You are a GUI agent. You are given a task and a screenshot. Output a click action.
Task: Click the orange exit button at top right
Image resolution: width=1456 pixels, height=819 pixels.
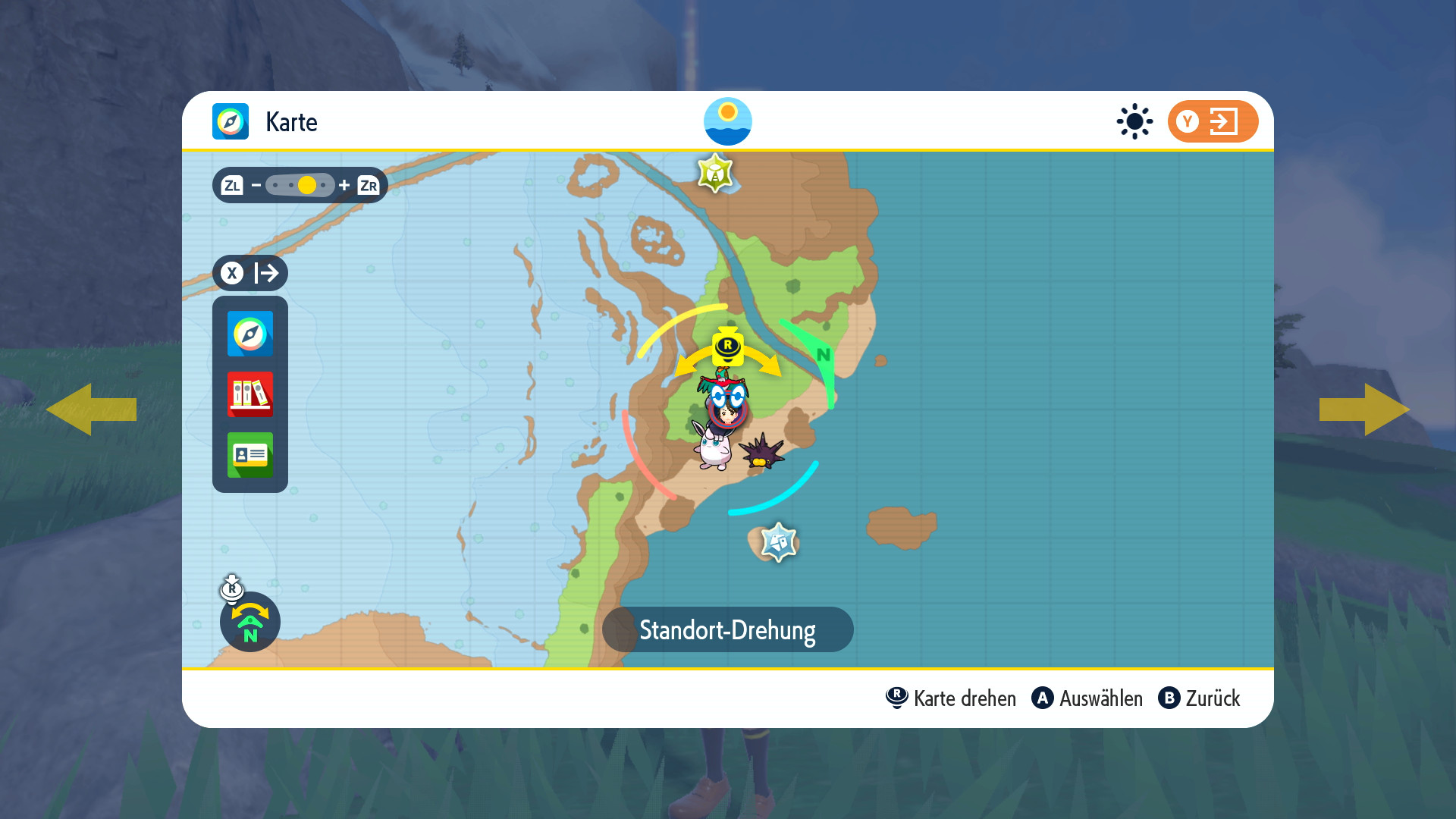point(1213,121)
